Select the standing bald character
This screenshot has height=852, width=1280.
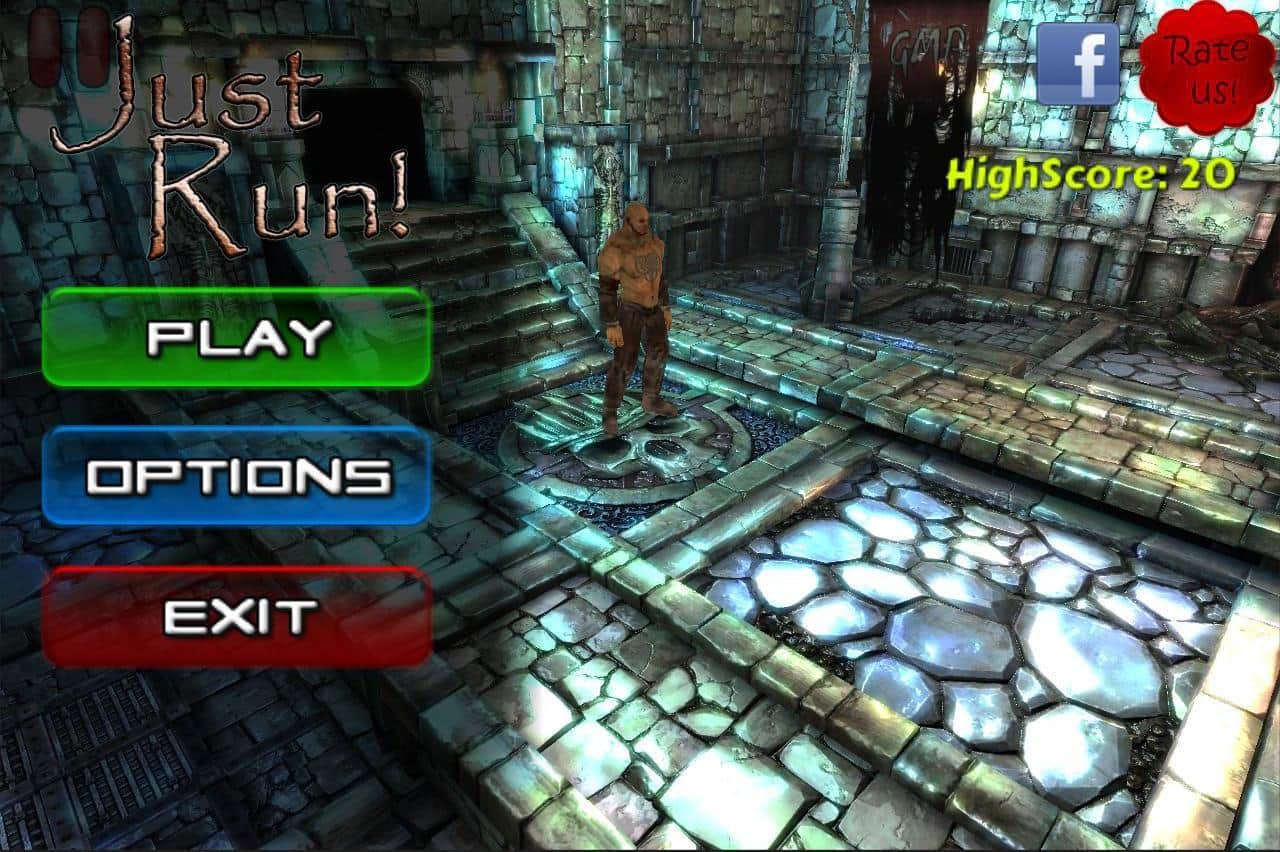(637, 310)
